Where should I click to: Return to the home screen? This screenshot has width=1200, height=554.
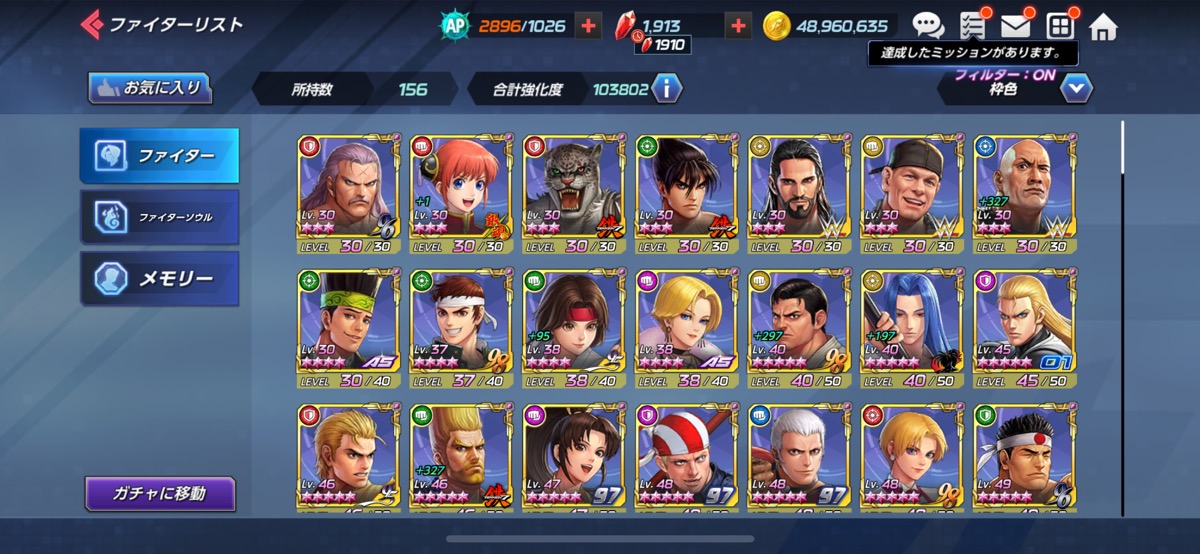pyautogui.click(x=1102, y=26)
